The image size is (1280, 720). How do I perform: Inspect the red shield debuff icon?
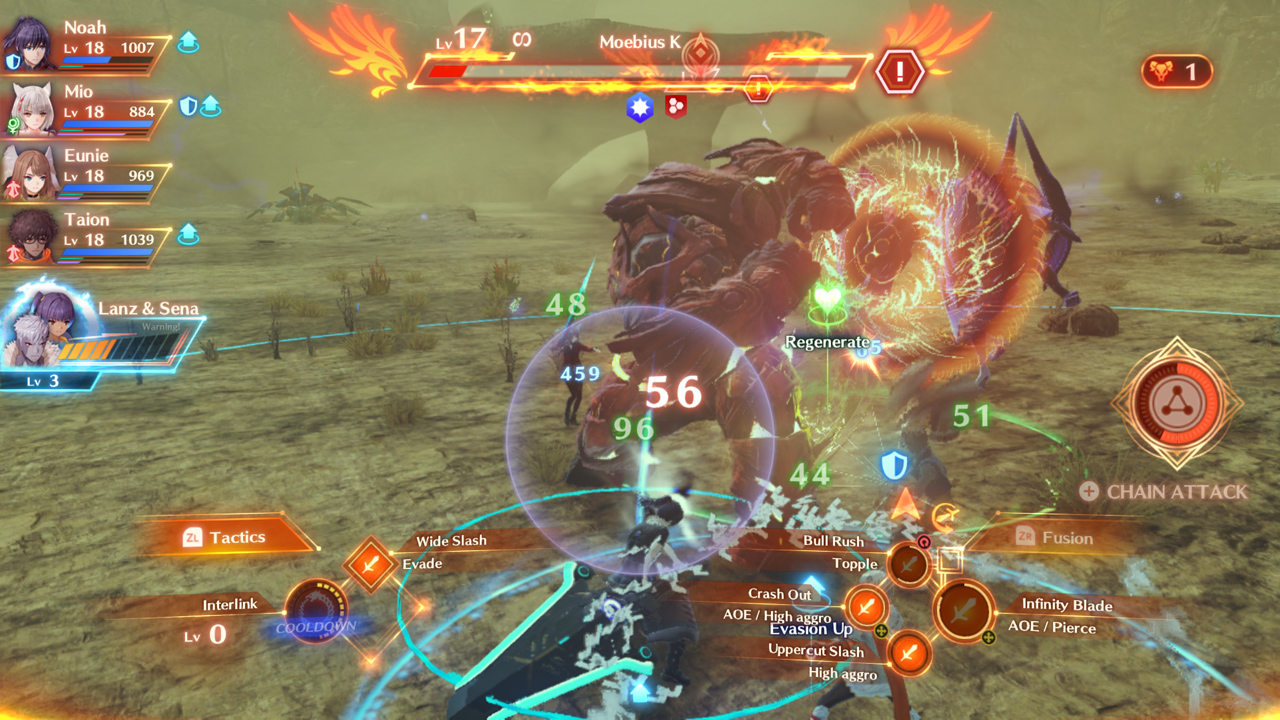676,107
